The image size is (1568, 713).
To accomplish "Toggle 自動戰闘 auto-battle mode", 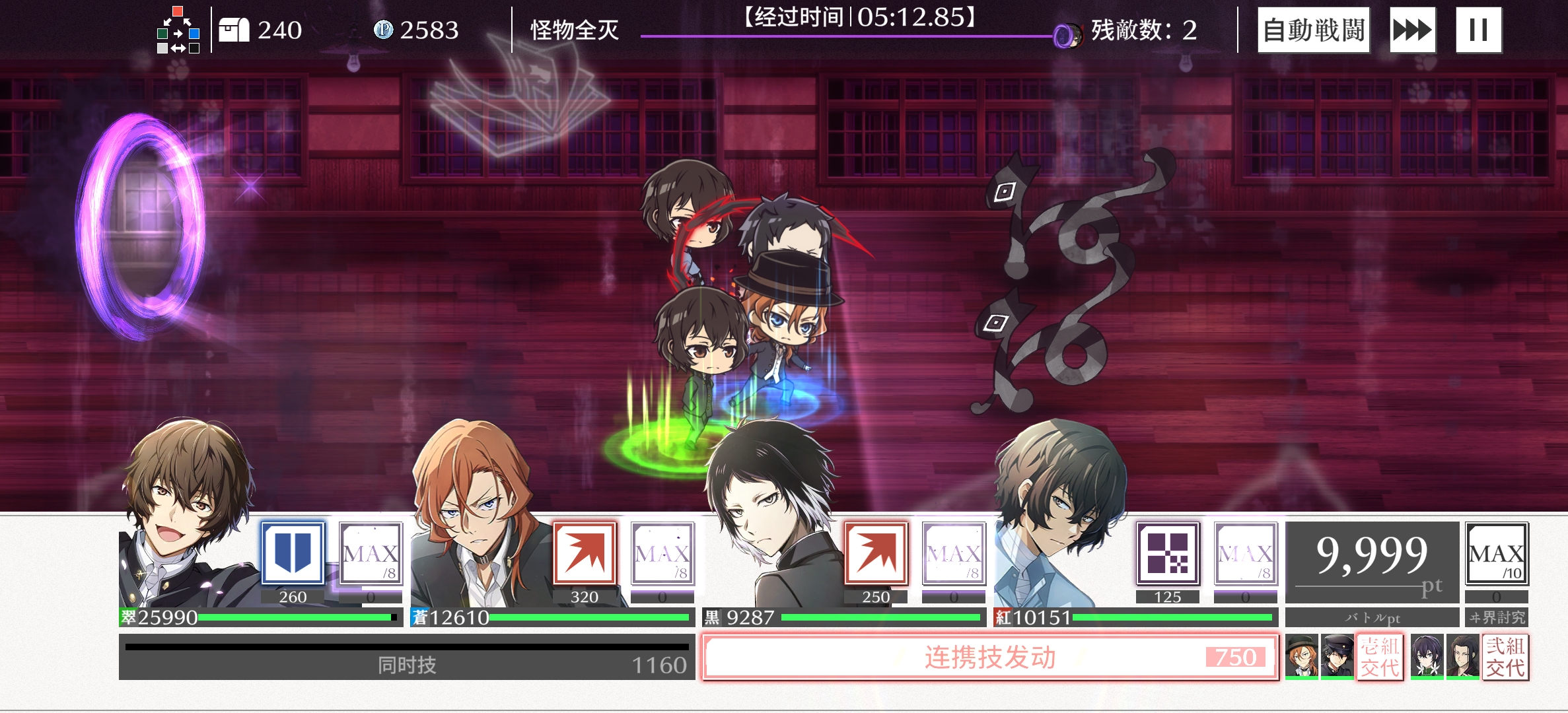I will 1313,29.
